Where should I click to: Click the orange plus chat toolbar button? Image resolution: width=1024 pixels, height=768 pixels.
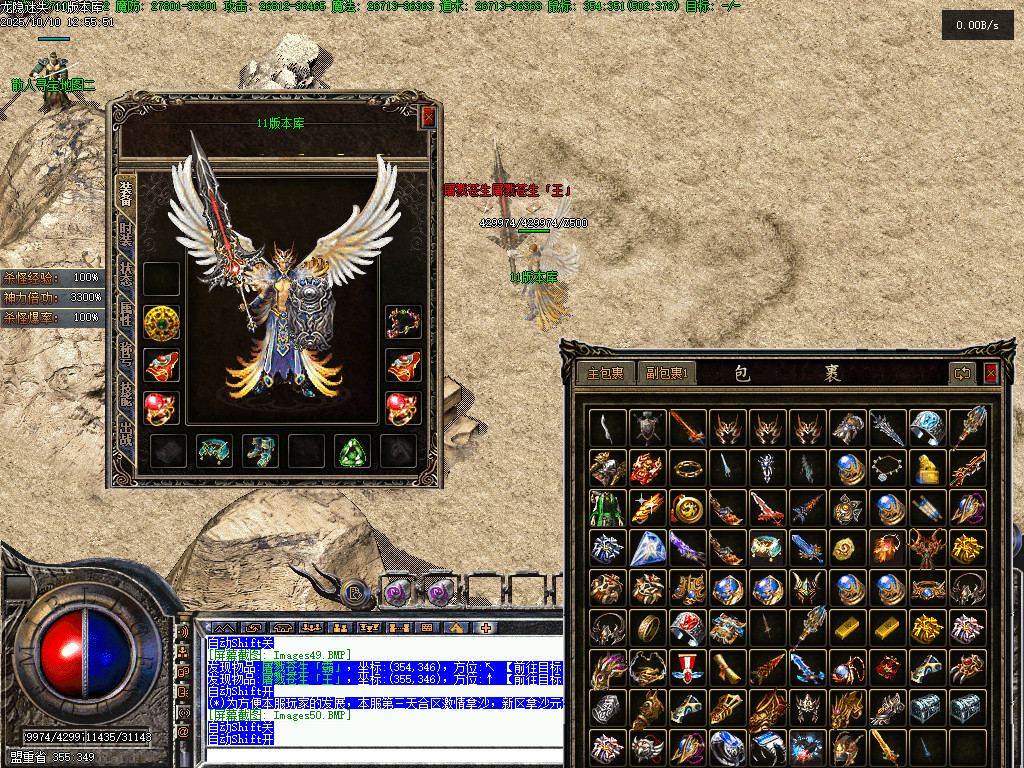click(486, 628)
